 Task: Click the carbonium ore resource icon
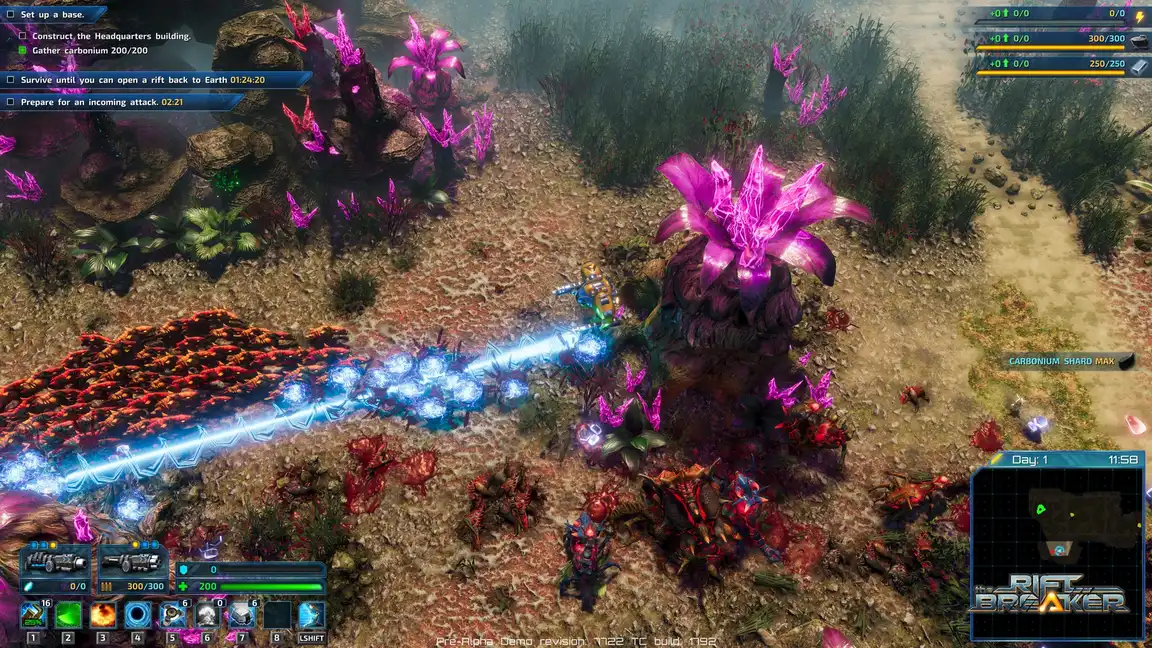pyautogui.click(x=1139, y=40)
